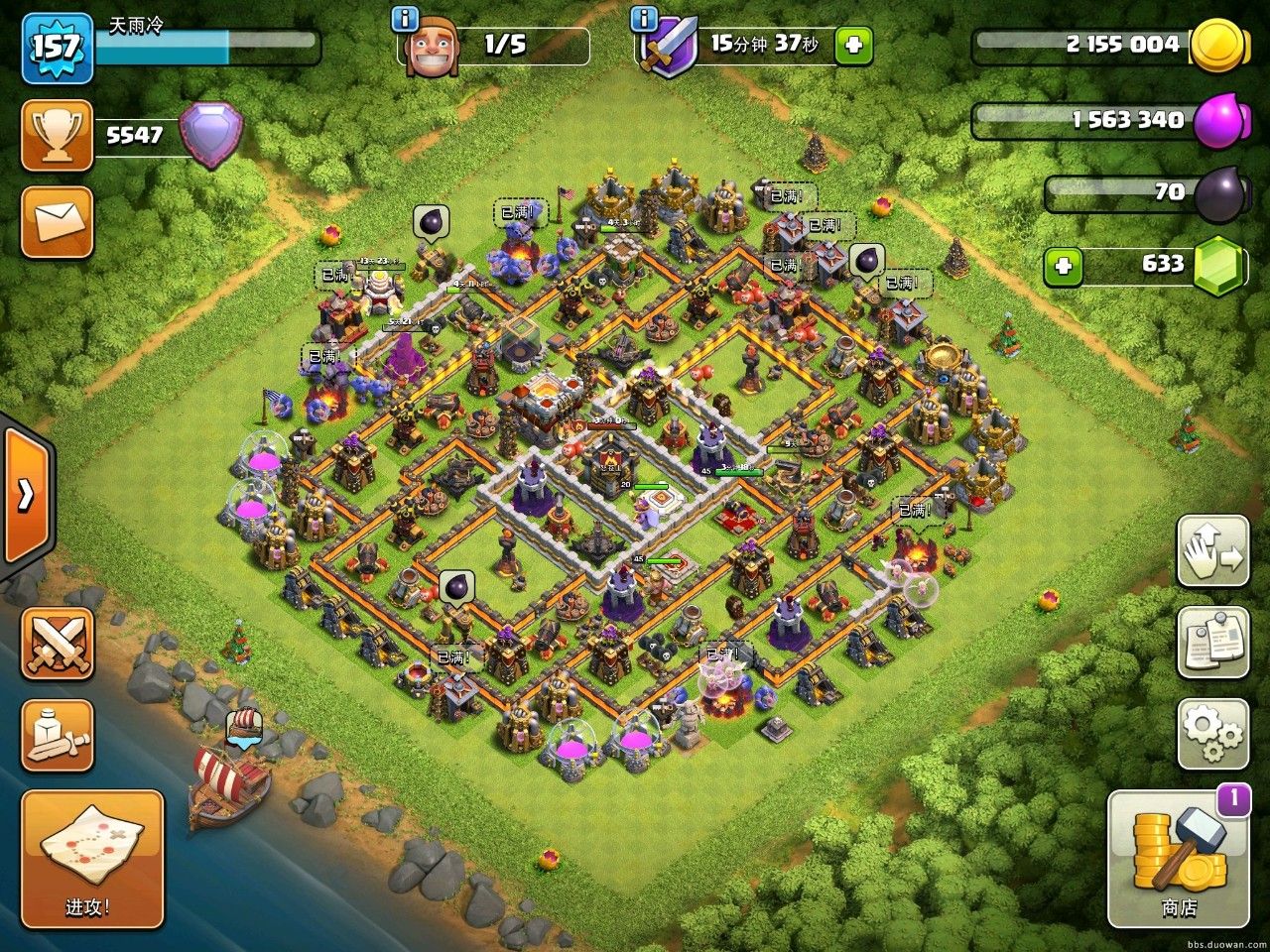Open the Settings gears button

(x=1212, y=734)
